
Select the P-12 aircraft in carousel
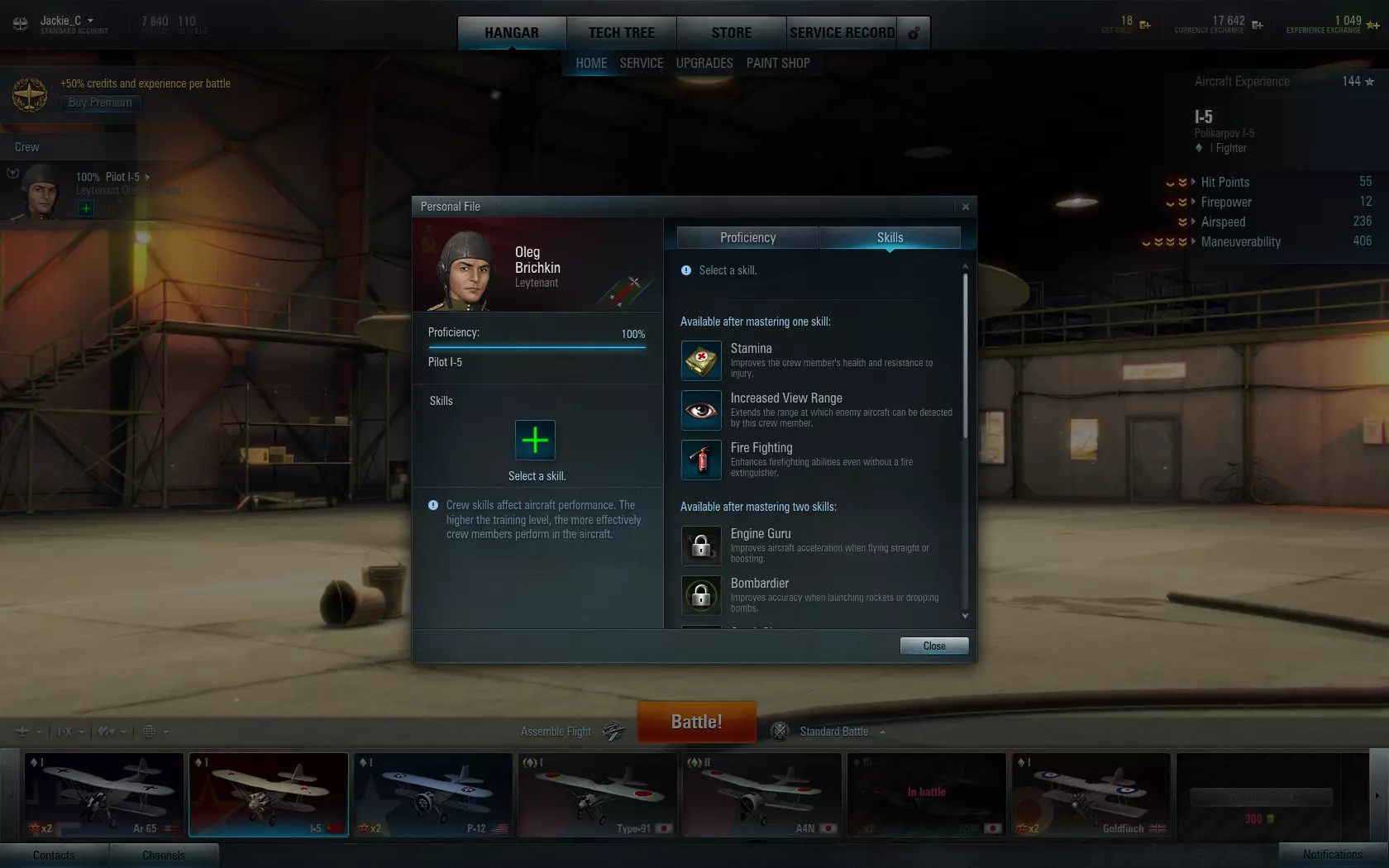tap(433, 794)
